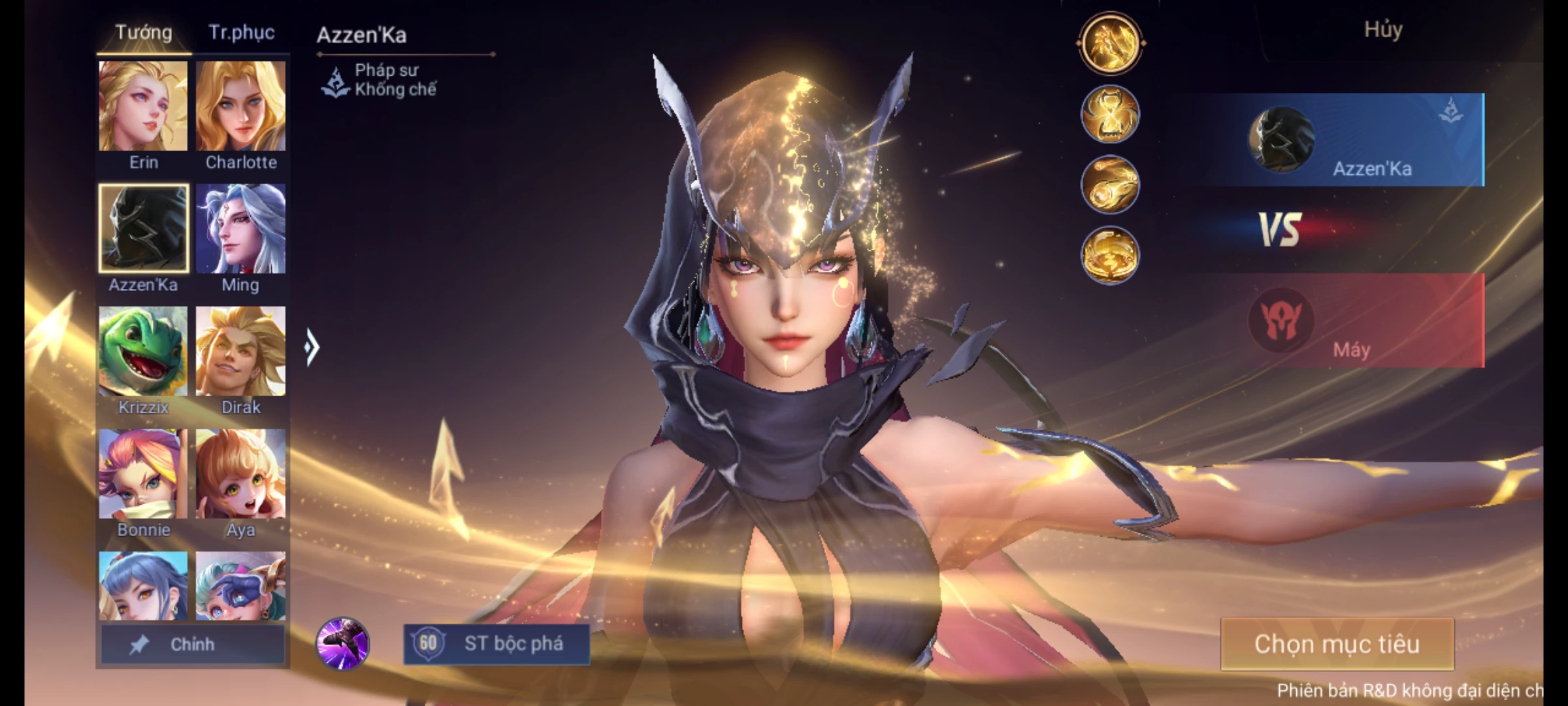View the hourglass skill icon
Viewport: 1568px width, 706px height.
(1110, 114)
